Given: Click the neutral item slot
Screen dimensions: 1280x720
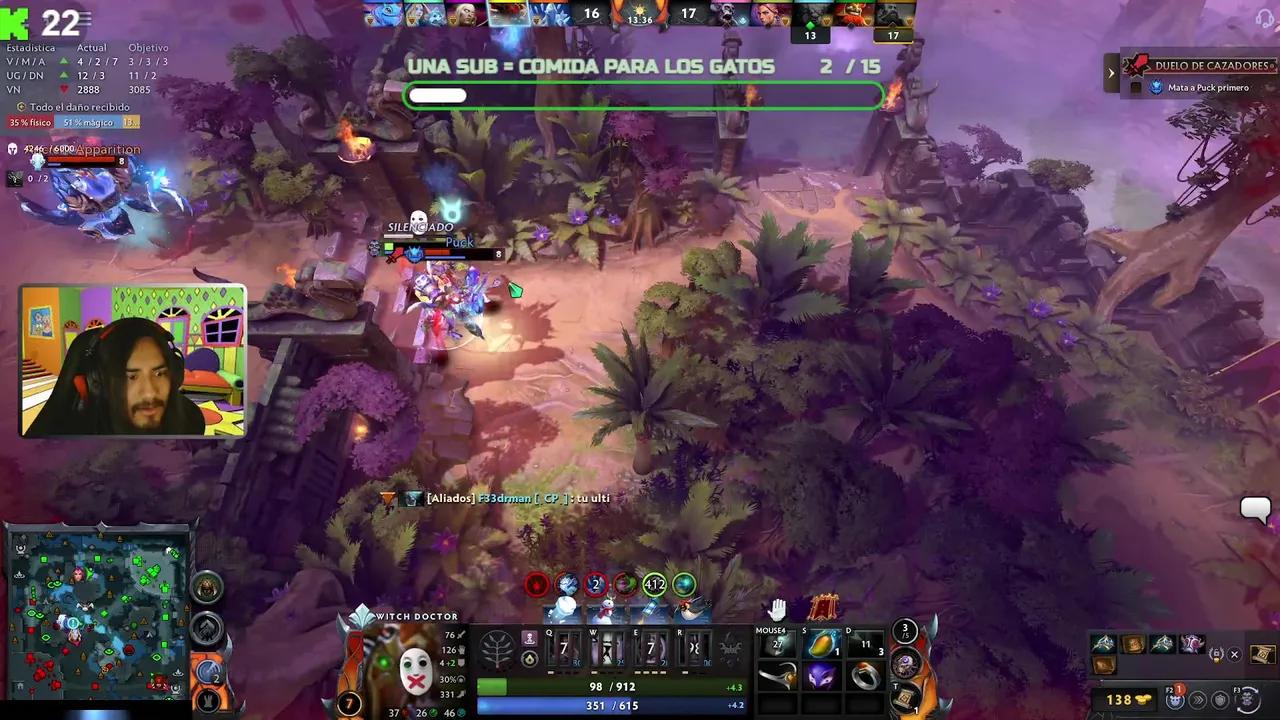Looking at the screenshot, I should [x=905, y=662].
